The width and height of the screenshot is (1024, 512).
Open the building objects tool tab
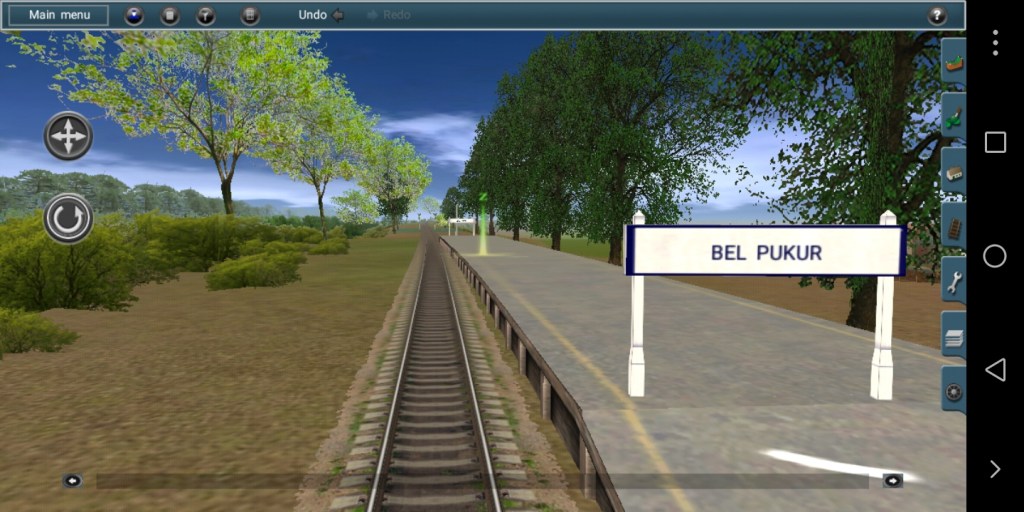(x=954, y=173)
